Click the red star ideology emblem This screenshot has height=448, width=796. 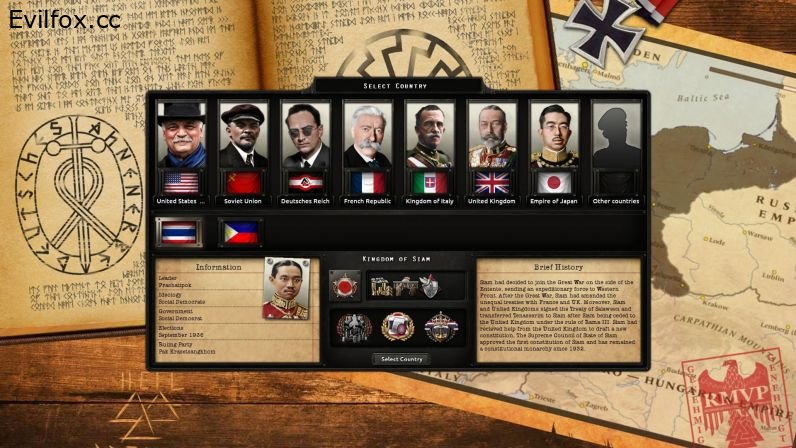click(345, 286)
